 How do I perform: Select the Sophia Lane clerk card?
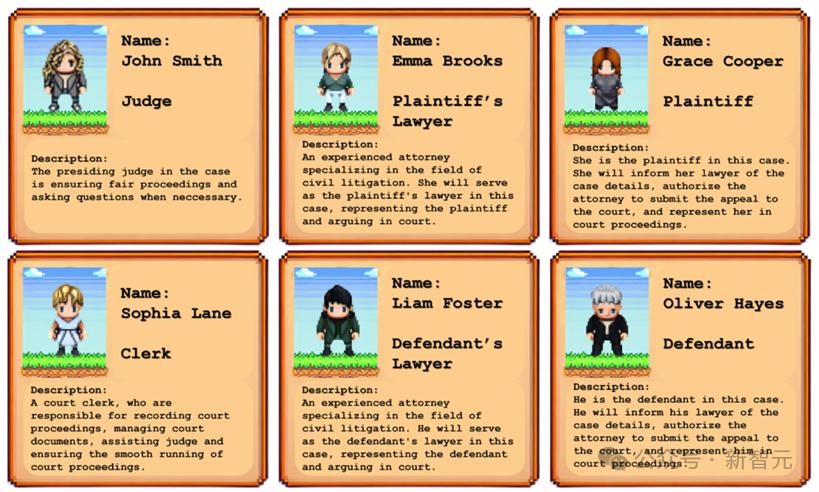(x=138, y=370)
